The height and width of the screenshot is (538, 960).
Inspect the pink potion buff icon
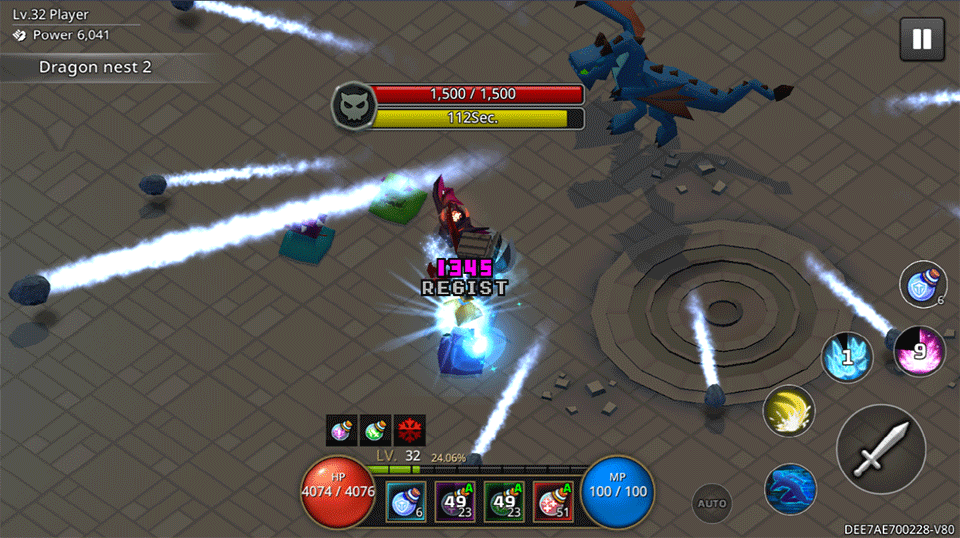[x=342, y=430]
